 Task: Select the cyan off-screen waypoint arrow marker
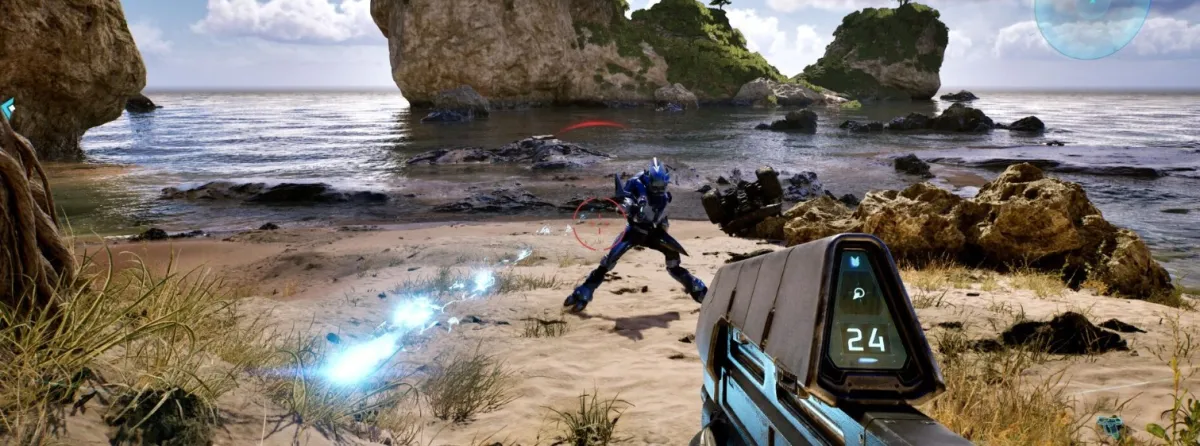tap(7, 107)
